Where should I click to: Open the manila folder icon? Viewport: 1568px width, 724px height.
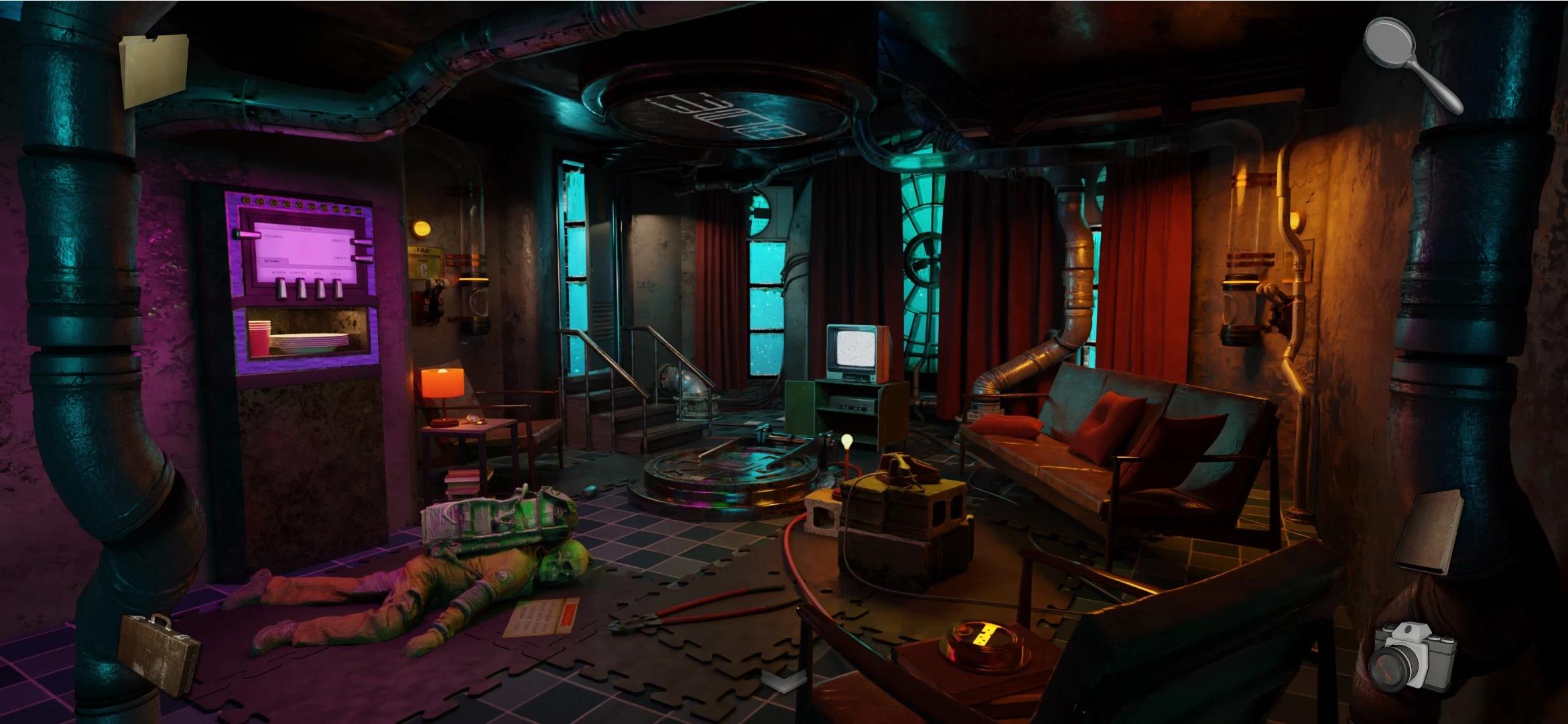[x=153, y=70]
